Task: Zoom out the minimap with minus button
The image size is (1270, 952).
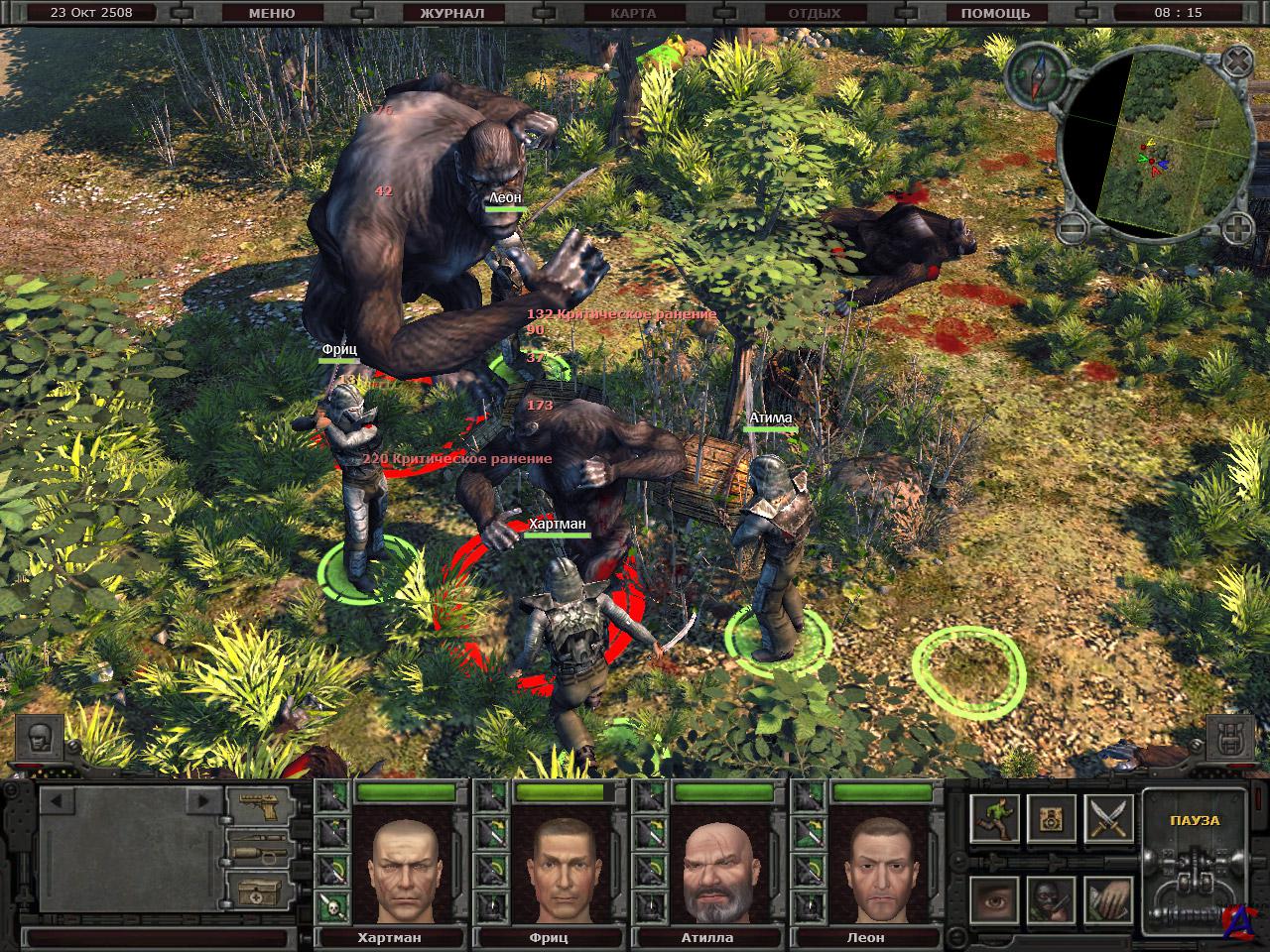Action: click(x=1070, y=229)
